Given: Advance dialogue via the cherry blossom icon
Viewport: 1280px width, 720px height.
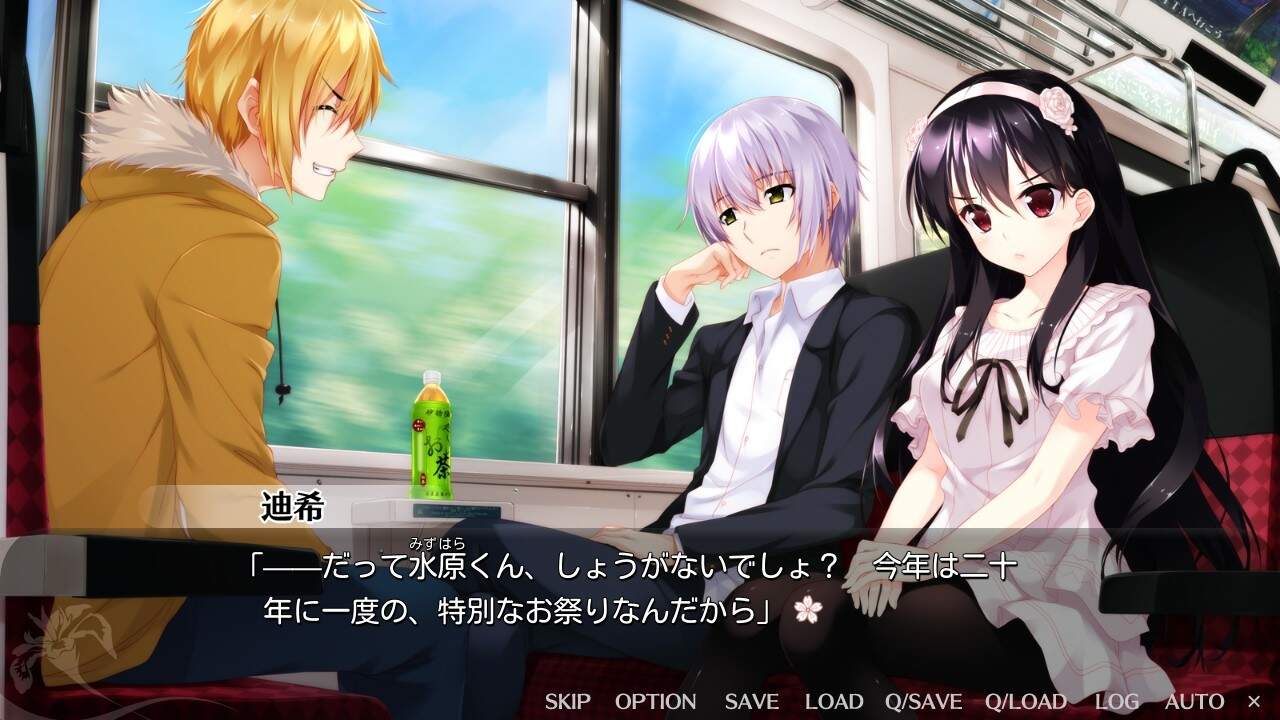Looking at the screenshot, I should 806,609.
